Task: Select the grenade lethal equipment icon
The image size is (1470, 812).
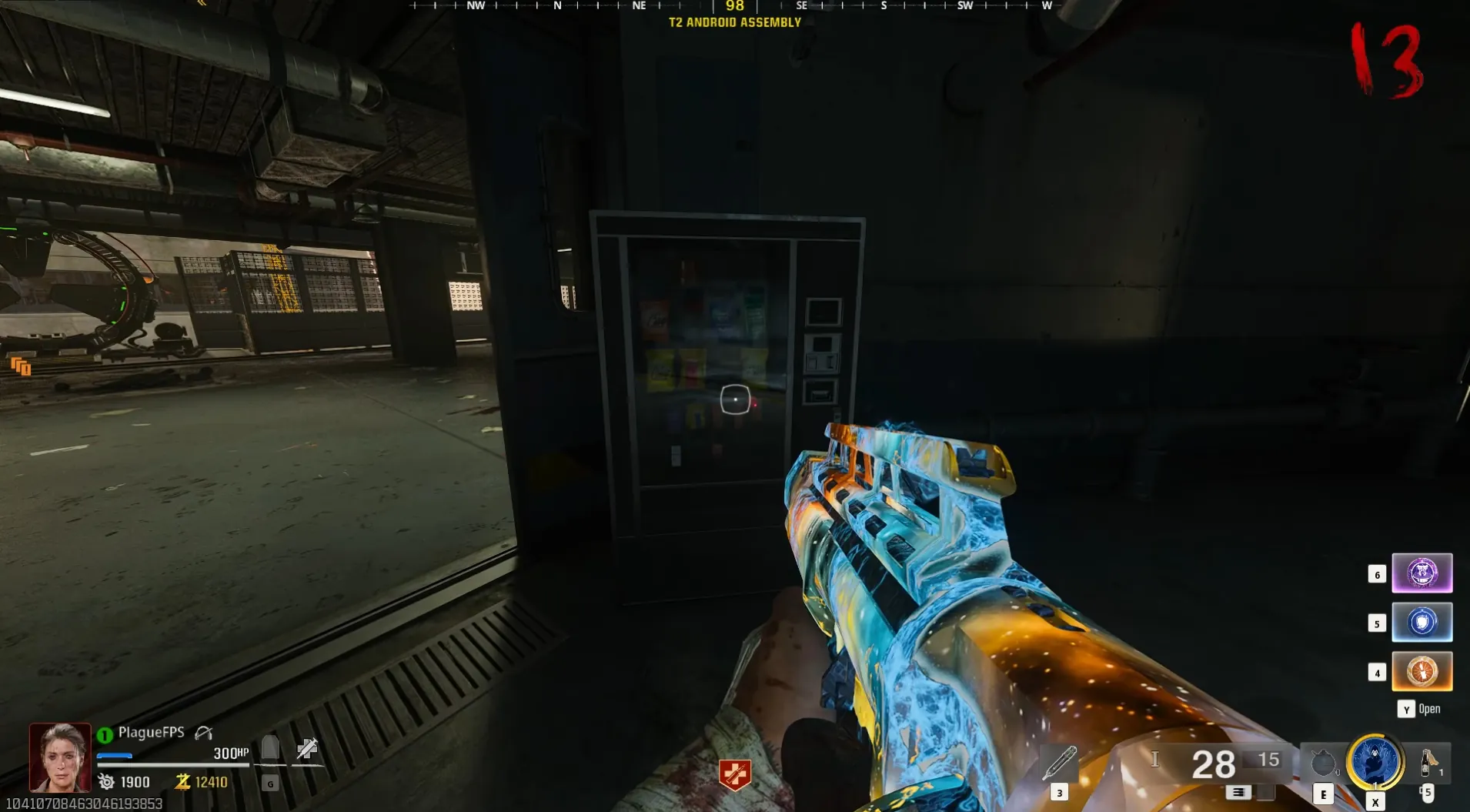Action: coord(1323,764)
